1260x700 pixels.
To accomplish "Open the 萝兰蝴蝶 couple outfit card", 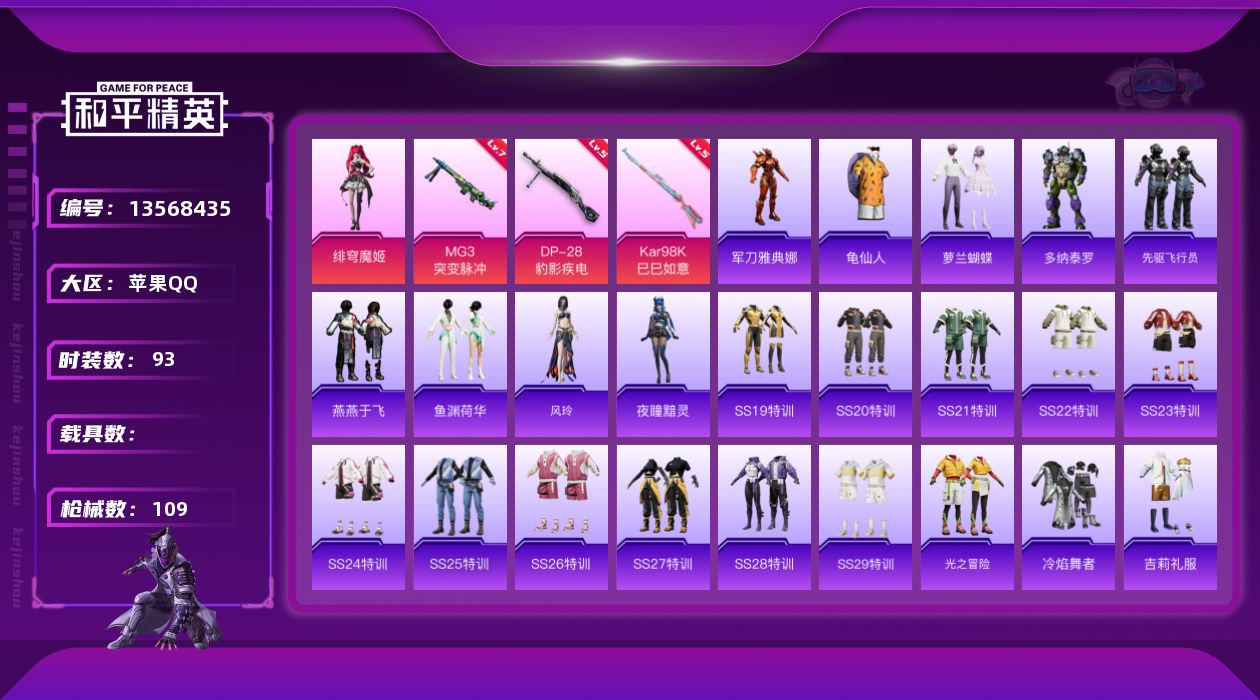I will click(x=967, y=210).
